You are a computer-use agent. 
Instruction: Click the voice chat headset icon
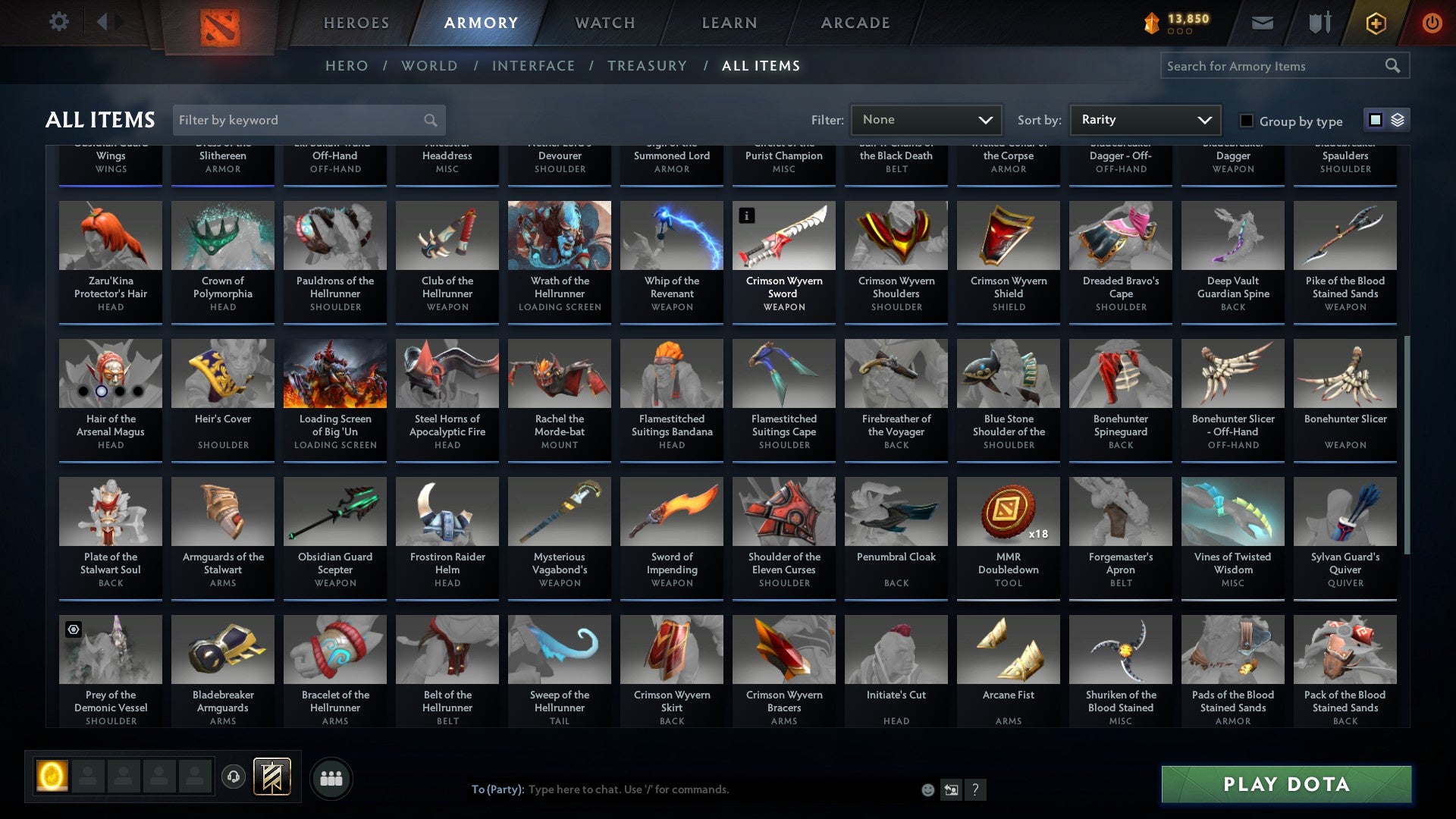point(234,777)
